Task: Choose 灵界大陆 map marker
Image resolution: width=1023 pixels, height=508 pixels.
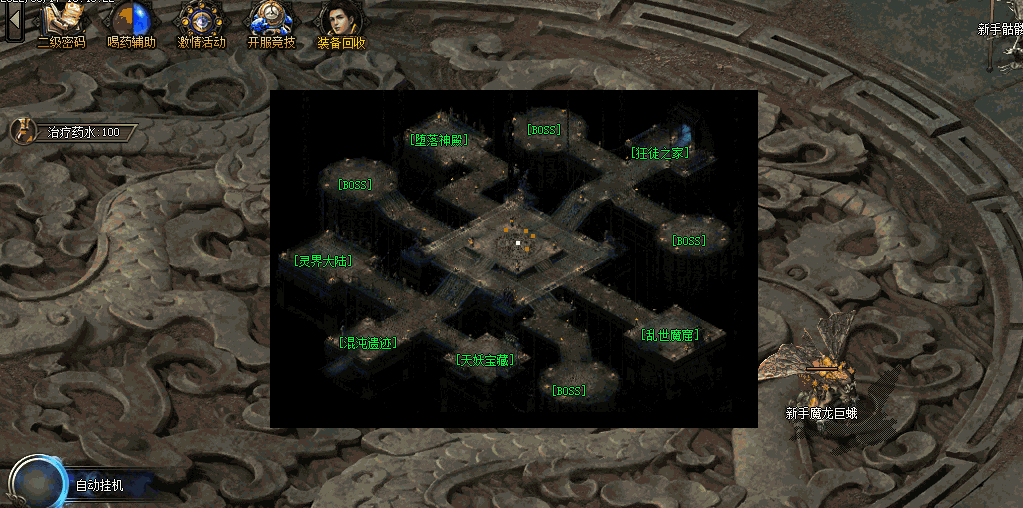Action: [324, 261]
